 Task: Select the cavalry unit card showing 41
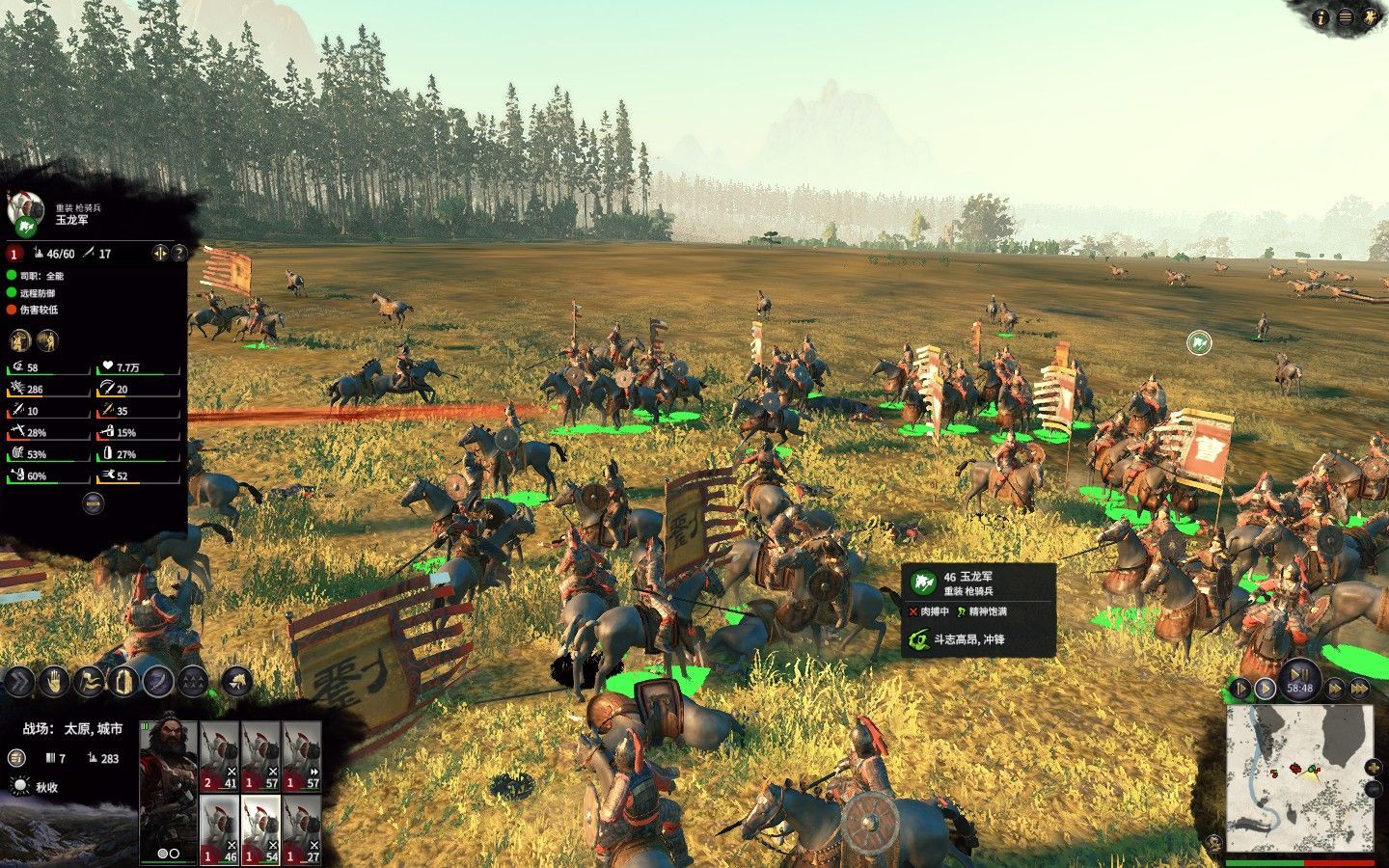pos(220,756)
